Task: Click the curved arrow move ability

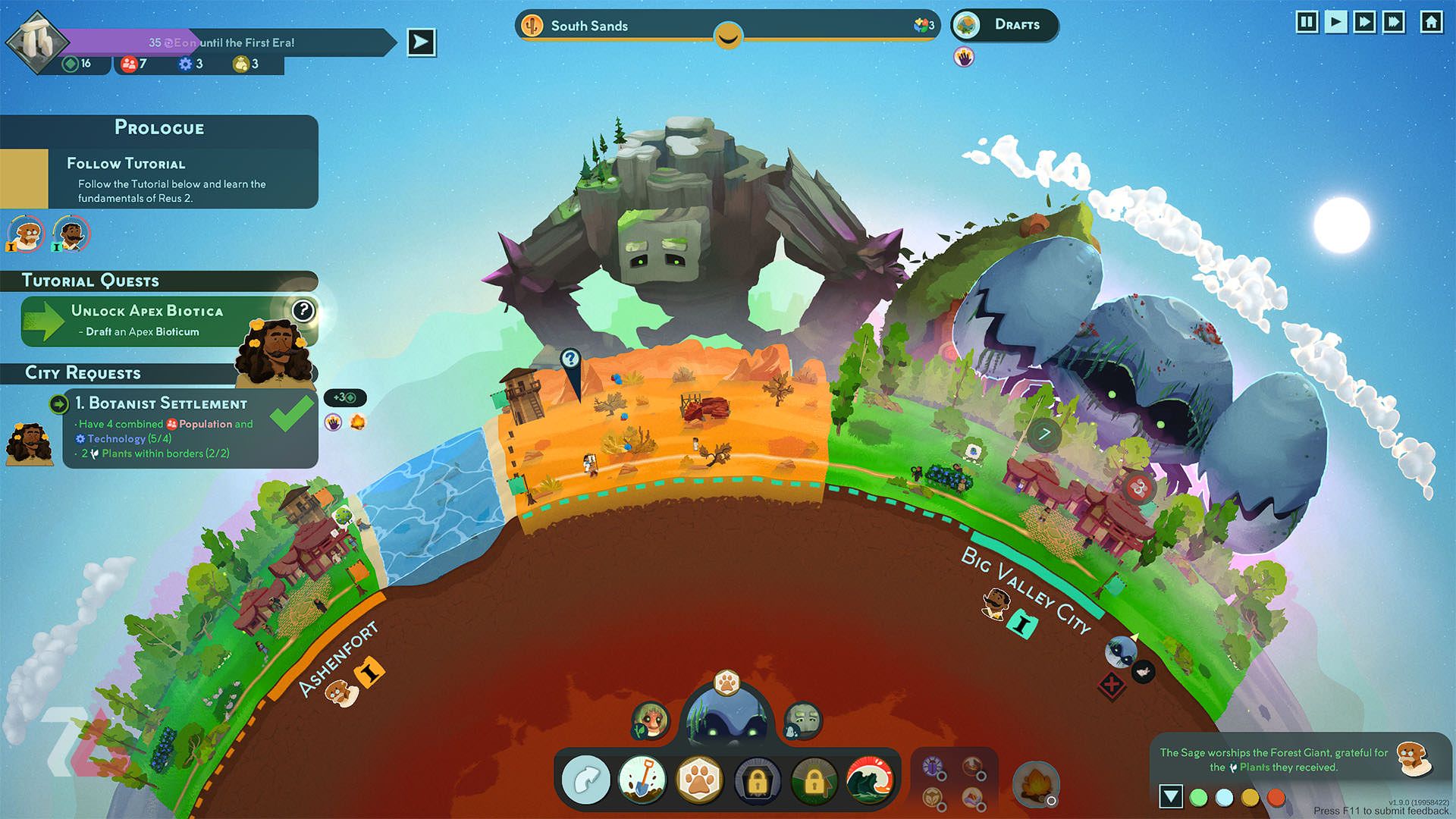Action: click(585, 780)
